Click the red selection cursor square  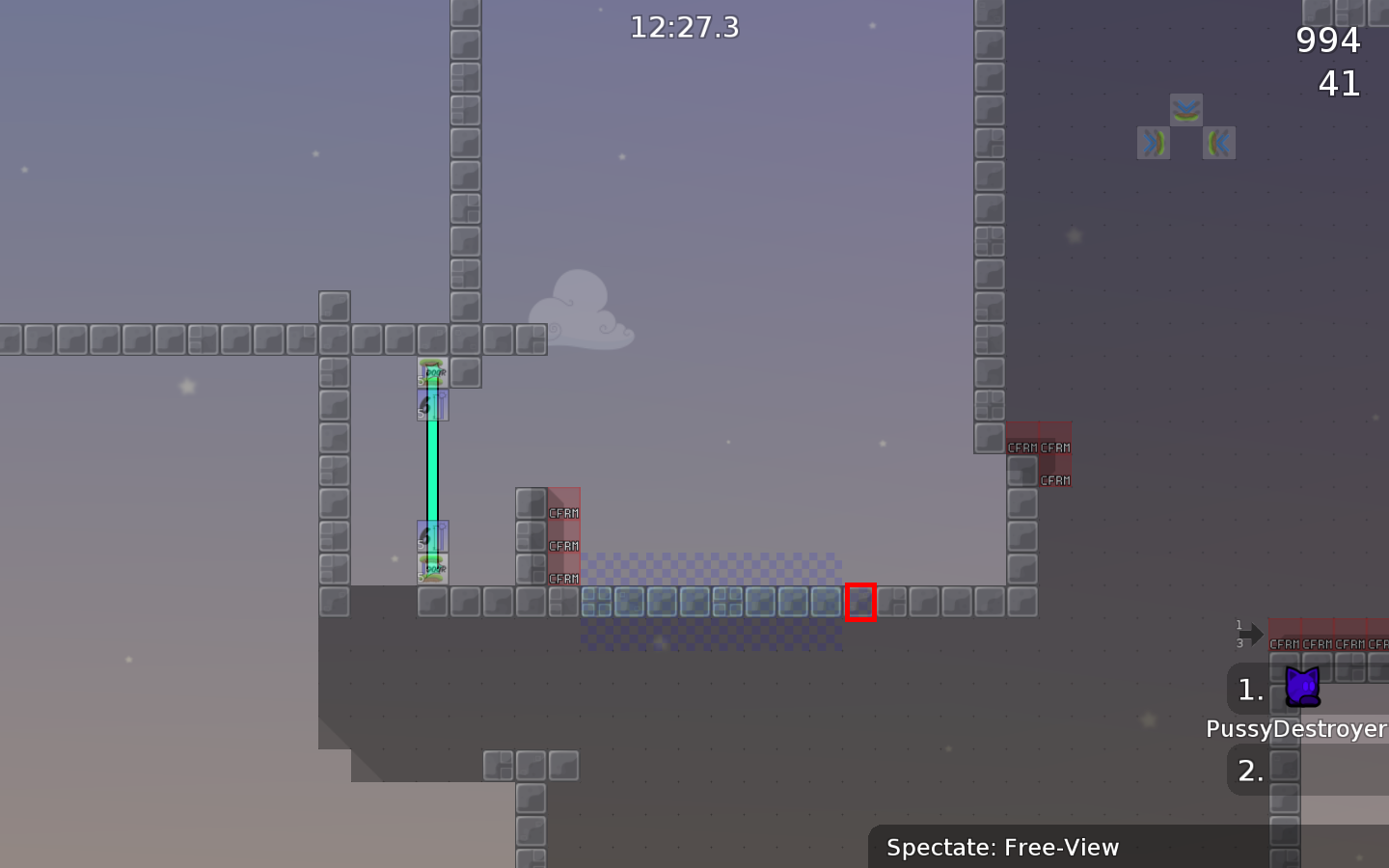(859, 602)
